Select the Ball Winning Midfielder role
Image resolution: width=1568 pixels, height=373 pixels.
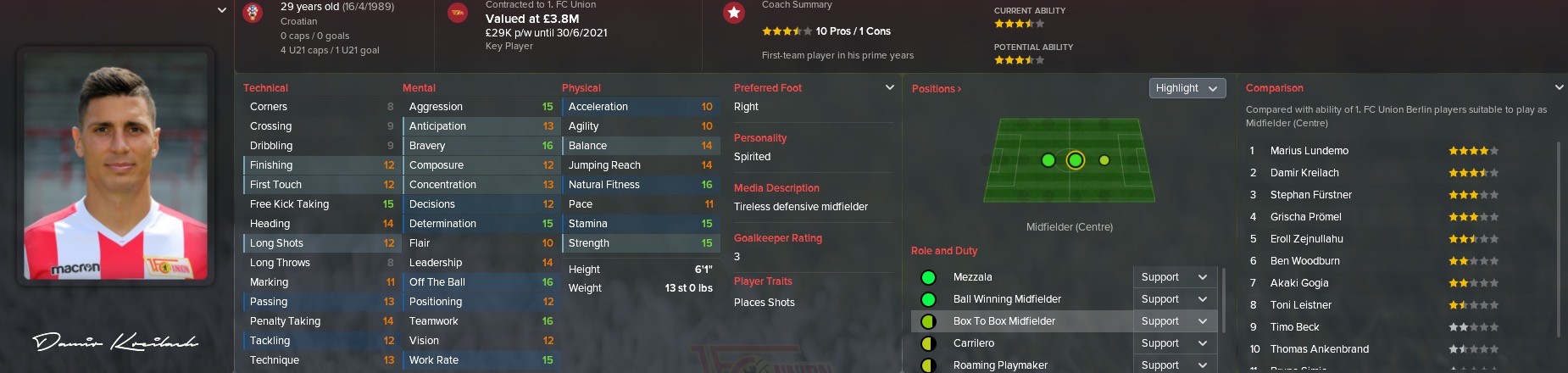click(1007, 299)
